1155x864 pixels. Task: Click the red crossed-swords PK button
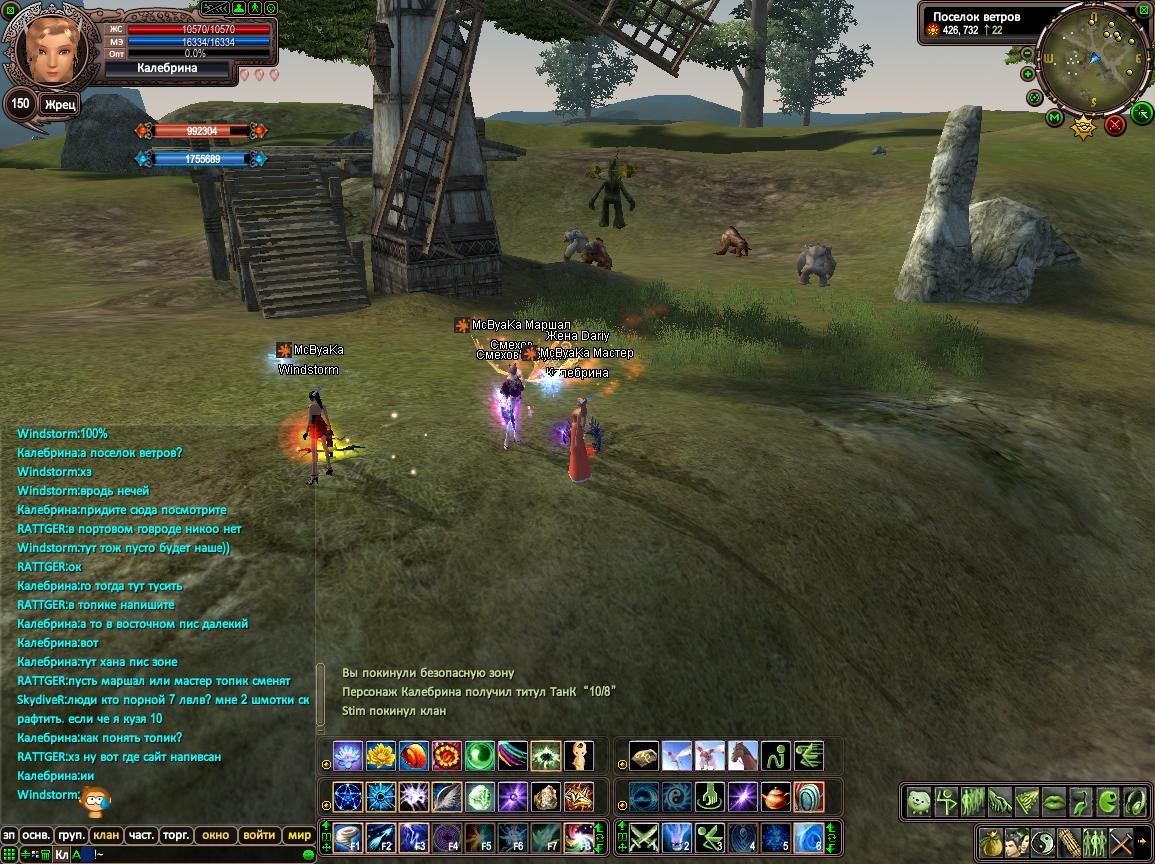pyautogui.click(x=1115, y=125)
